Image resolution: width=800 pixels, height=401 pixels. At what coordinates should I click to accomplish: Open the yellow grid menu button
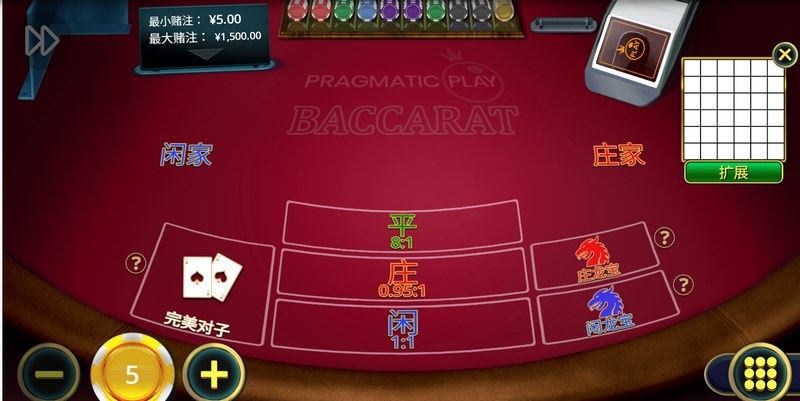click(760, 374)
